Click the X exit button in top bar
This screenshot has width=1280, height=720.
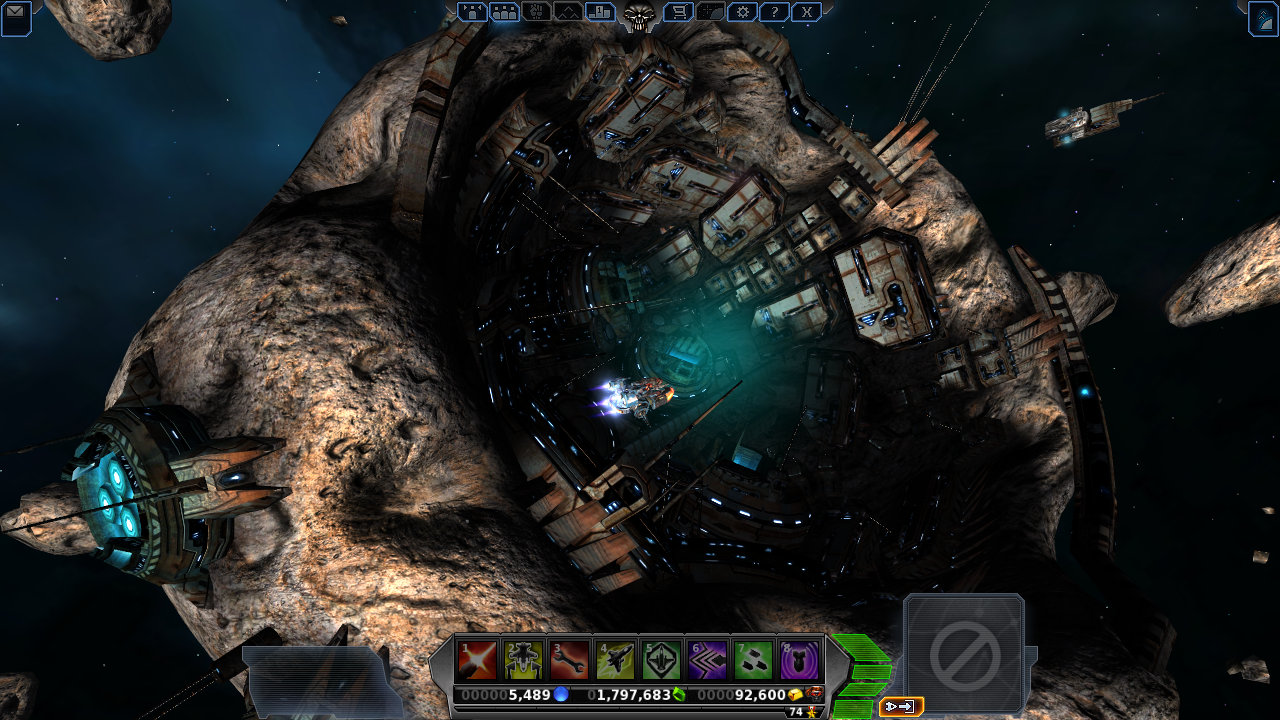(x=806, y=12)
